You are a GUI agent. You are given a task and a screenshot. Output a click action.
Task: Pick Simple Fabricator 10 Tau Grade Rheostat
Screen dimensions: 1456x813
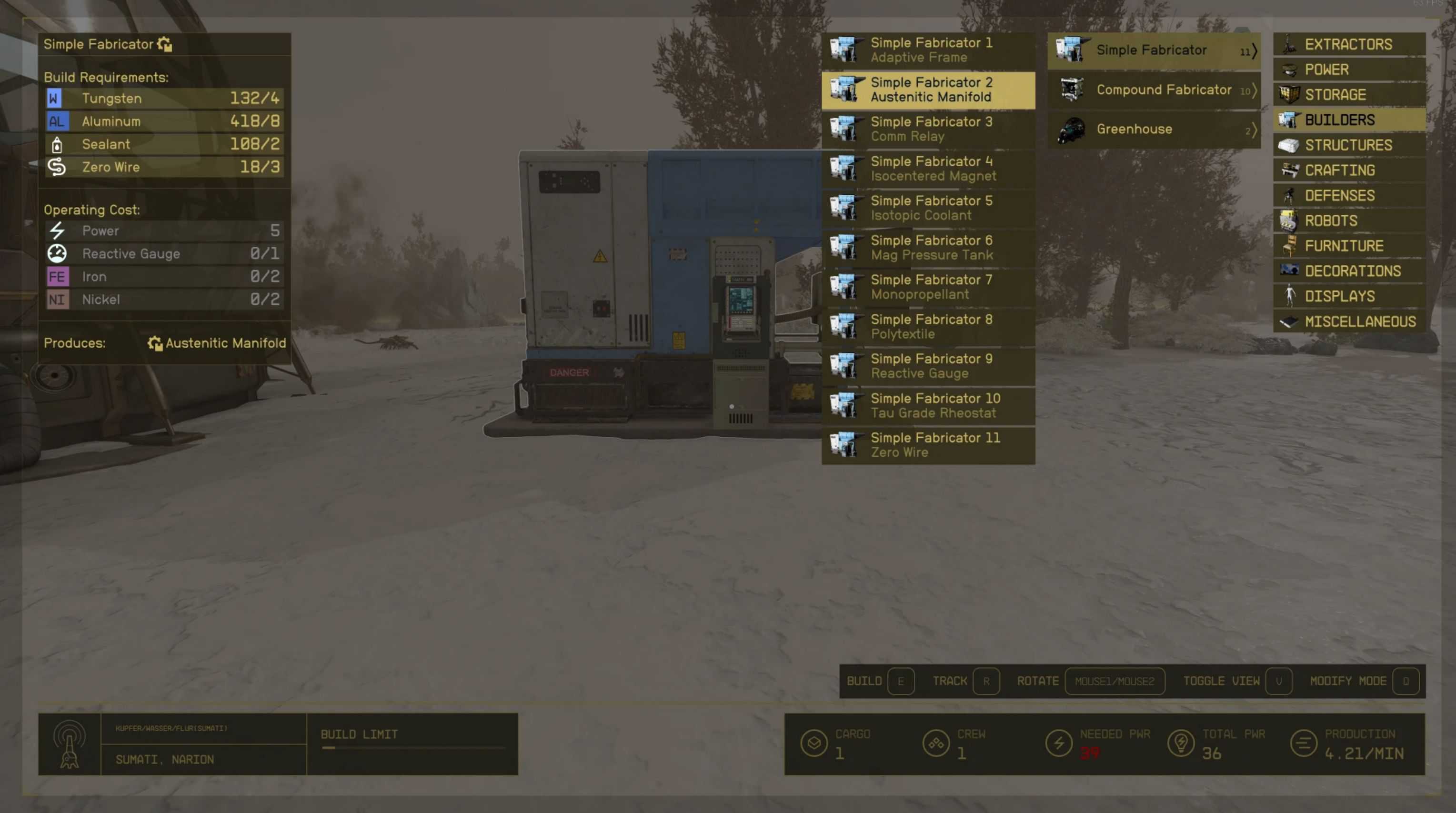[x=928, y=406]
